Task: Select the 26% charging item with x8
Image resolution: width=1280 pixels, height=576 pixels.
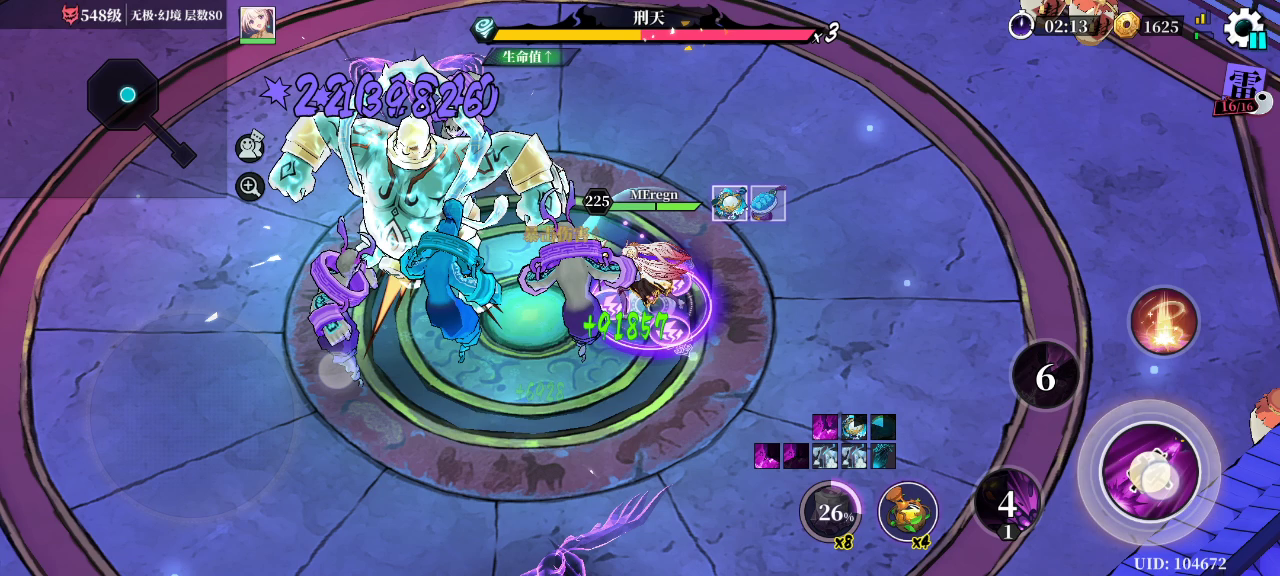Action: (x=831, y=512)
